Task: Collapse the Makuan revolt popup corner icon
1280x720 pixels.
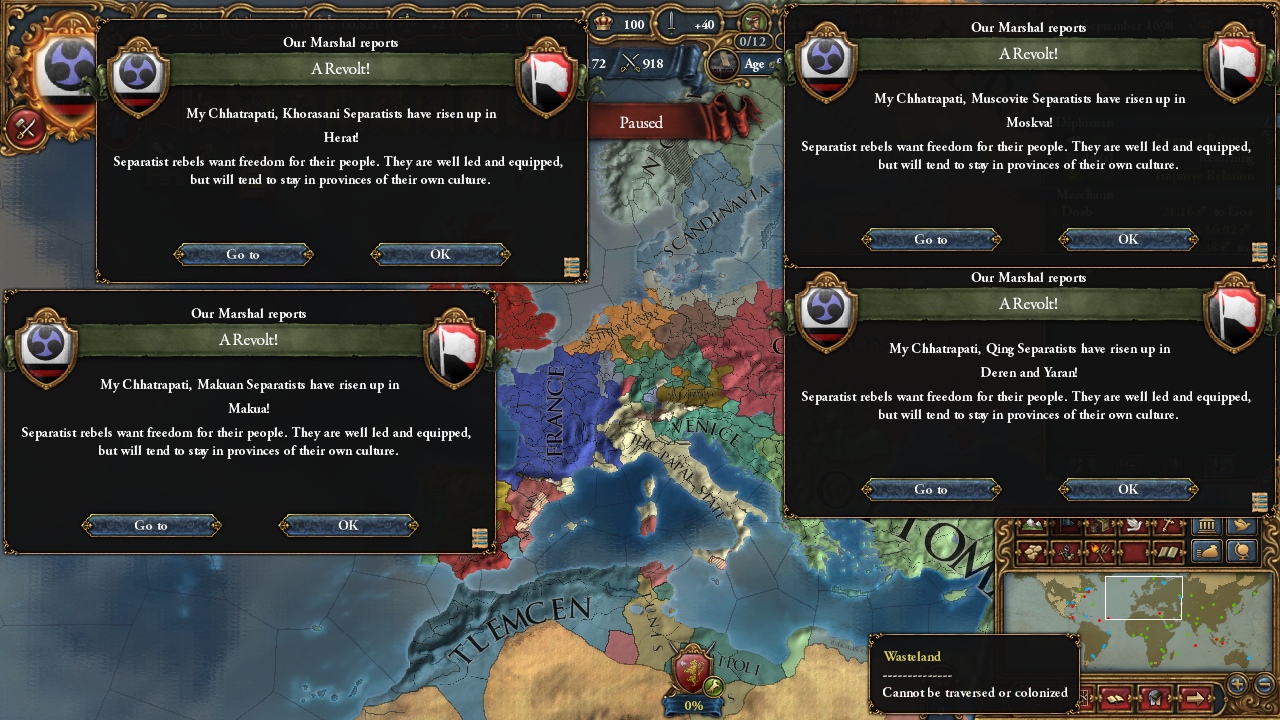Action: coord(478,538)
